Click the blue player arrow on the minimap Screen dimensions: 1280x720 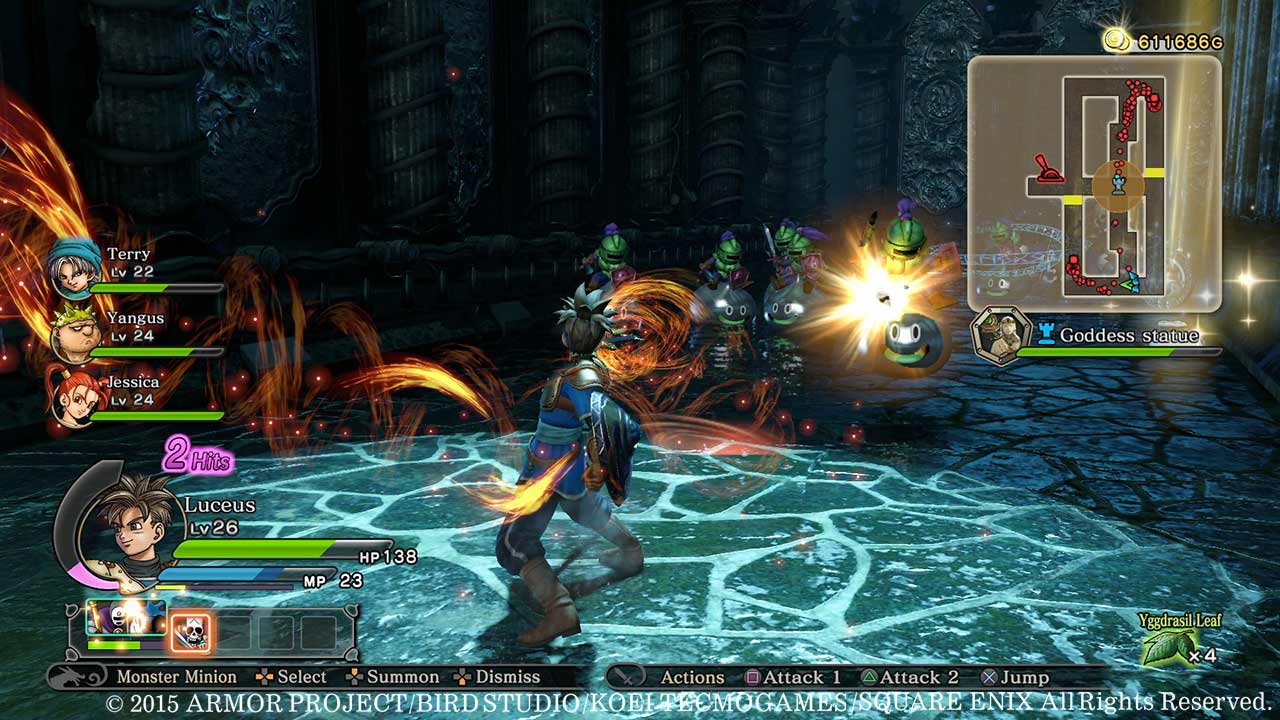[1131, 282]
